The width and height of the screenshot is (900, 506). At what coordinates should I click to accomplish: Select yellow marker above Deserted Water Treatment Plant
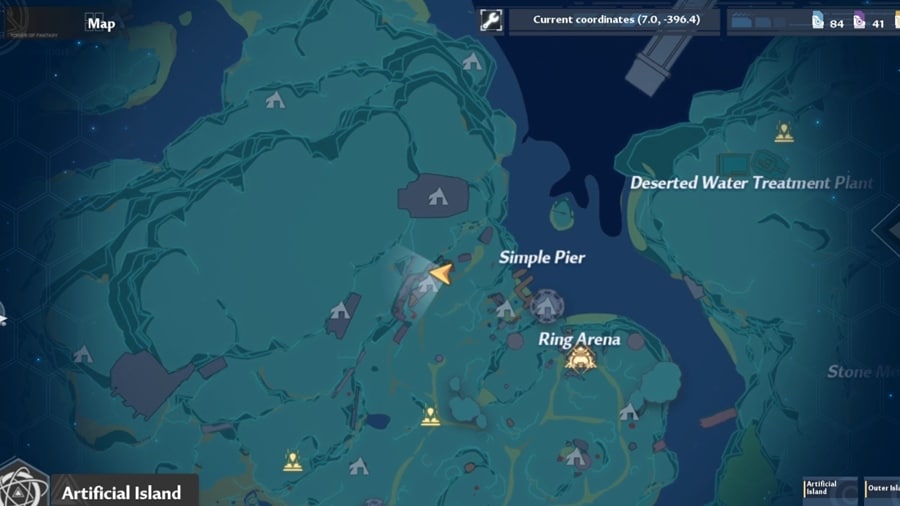click(x=784, y=132)
